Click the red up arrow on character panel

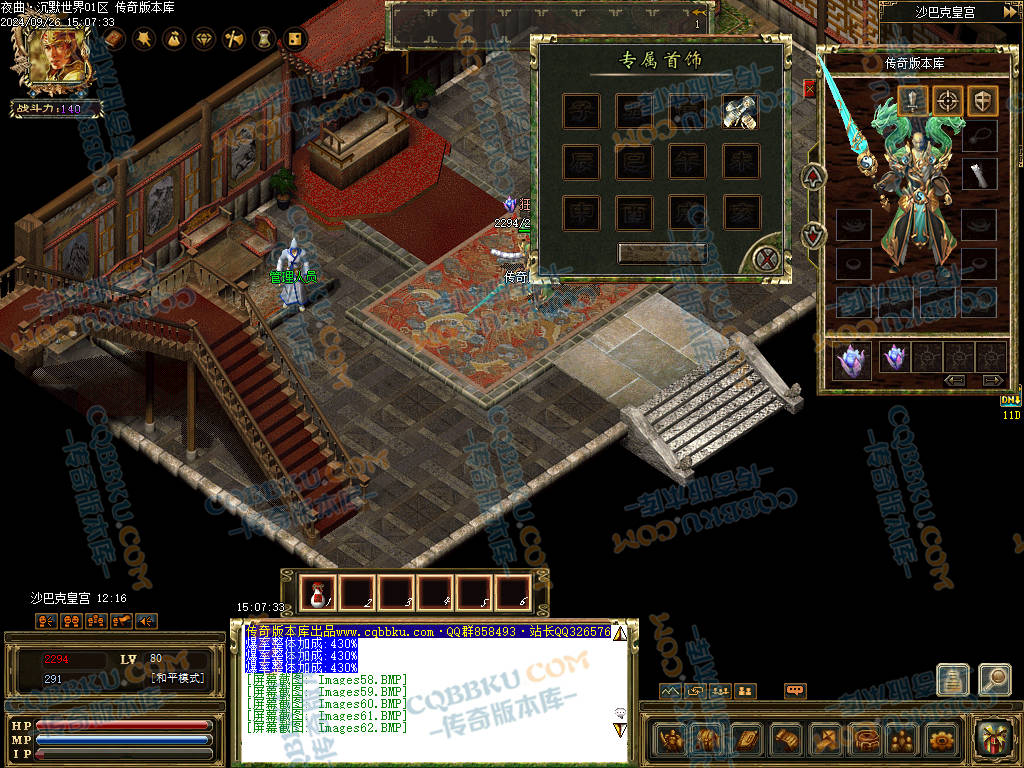[815, 177]
